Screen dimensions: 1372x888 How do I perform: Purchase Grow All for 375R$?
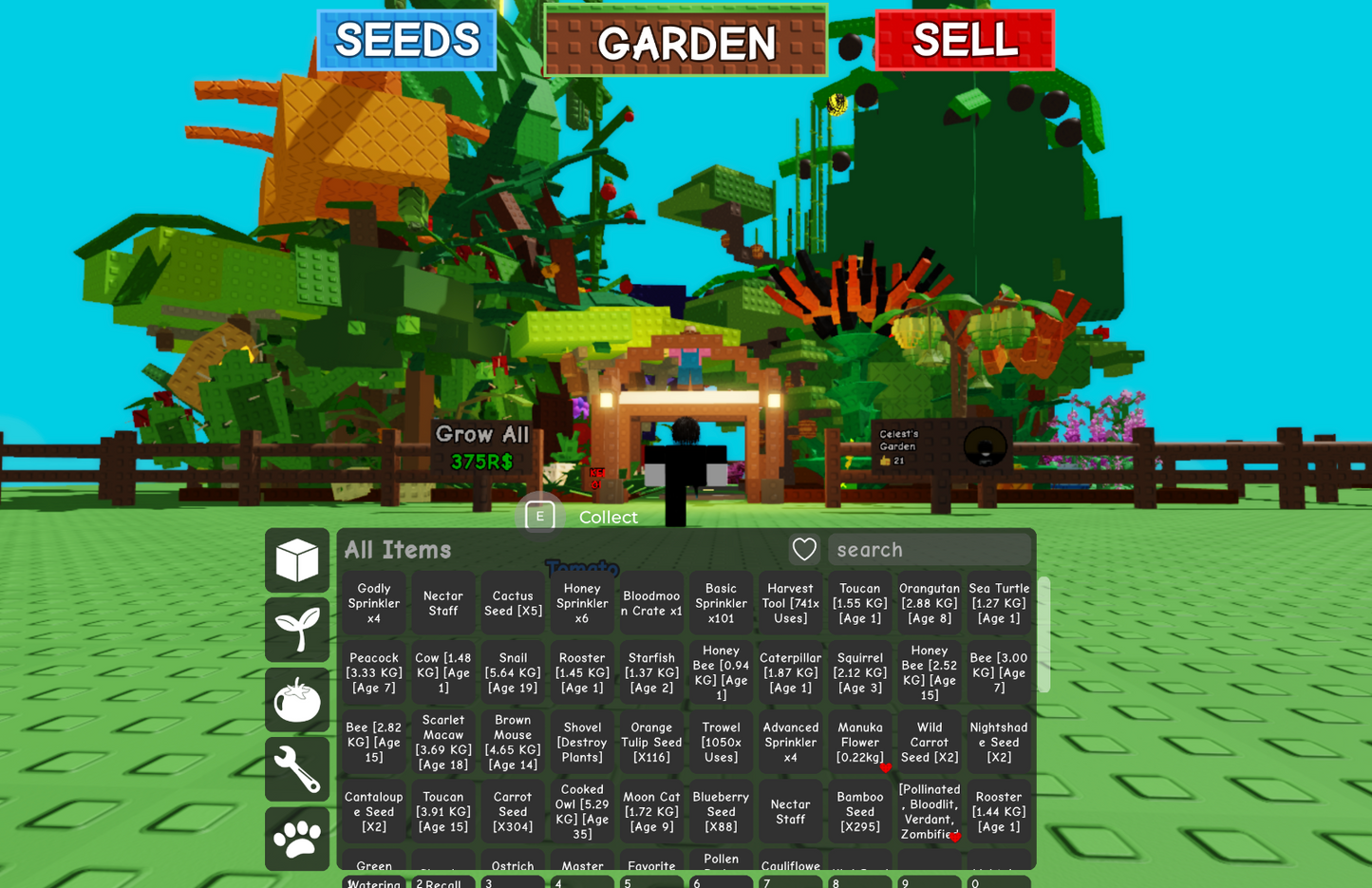coord(481,447)
